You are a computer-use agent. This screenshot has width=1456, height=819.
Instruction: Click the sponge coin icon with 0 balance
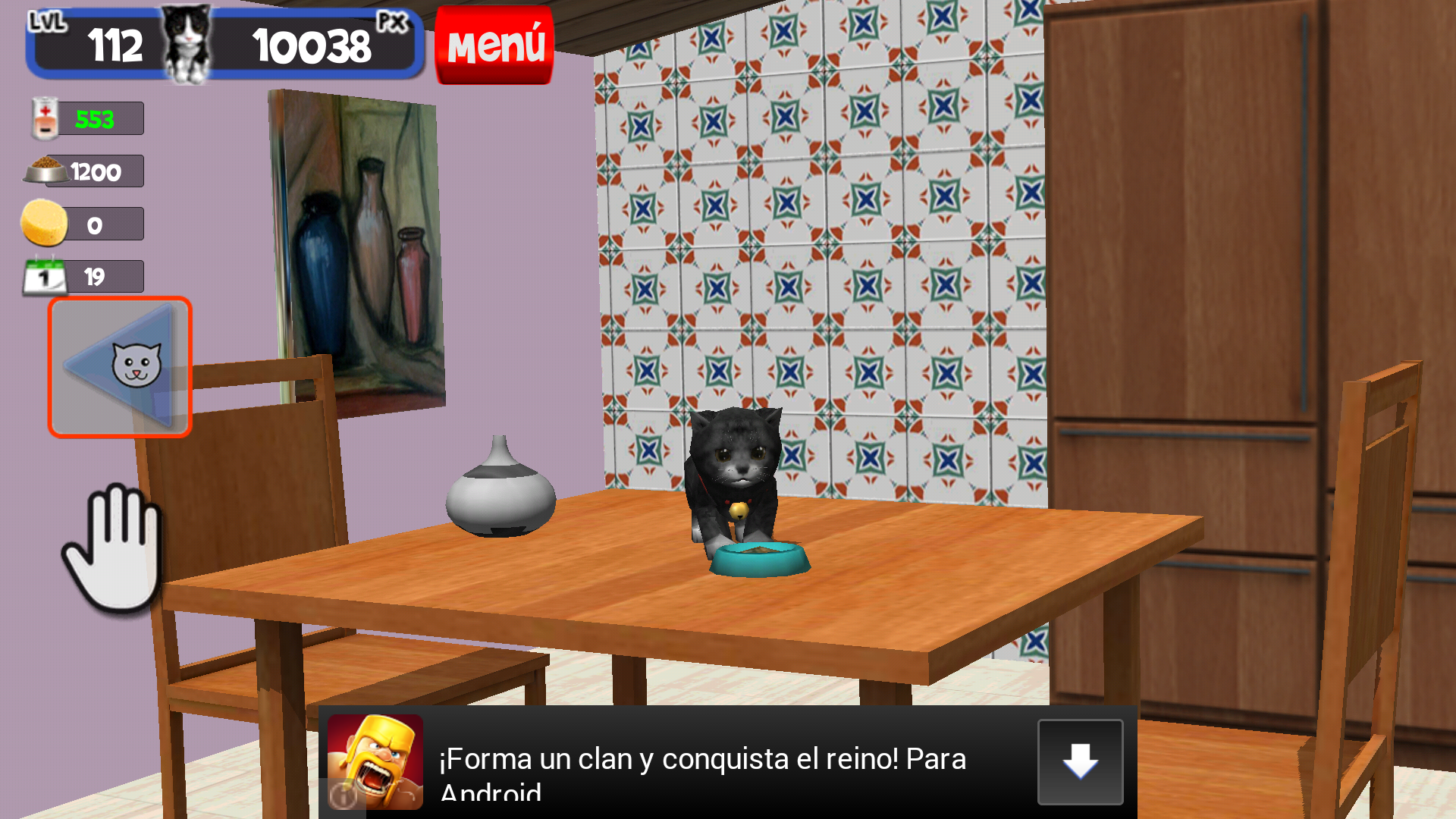(43, 223)
